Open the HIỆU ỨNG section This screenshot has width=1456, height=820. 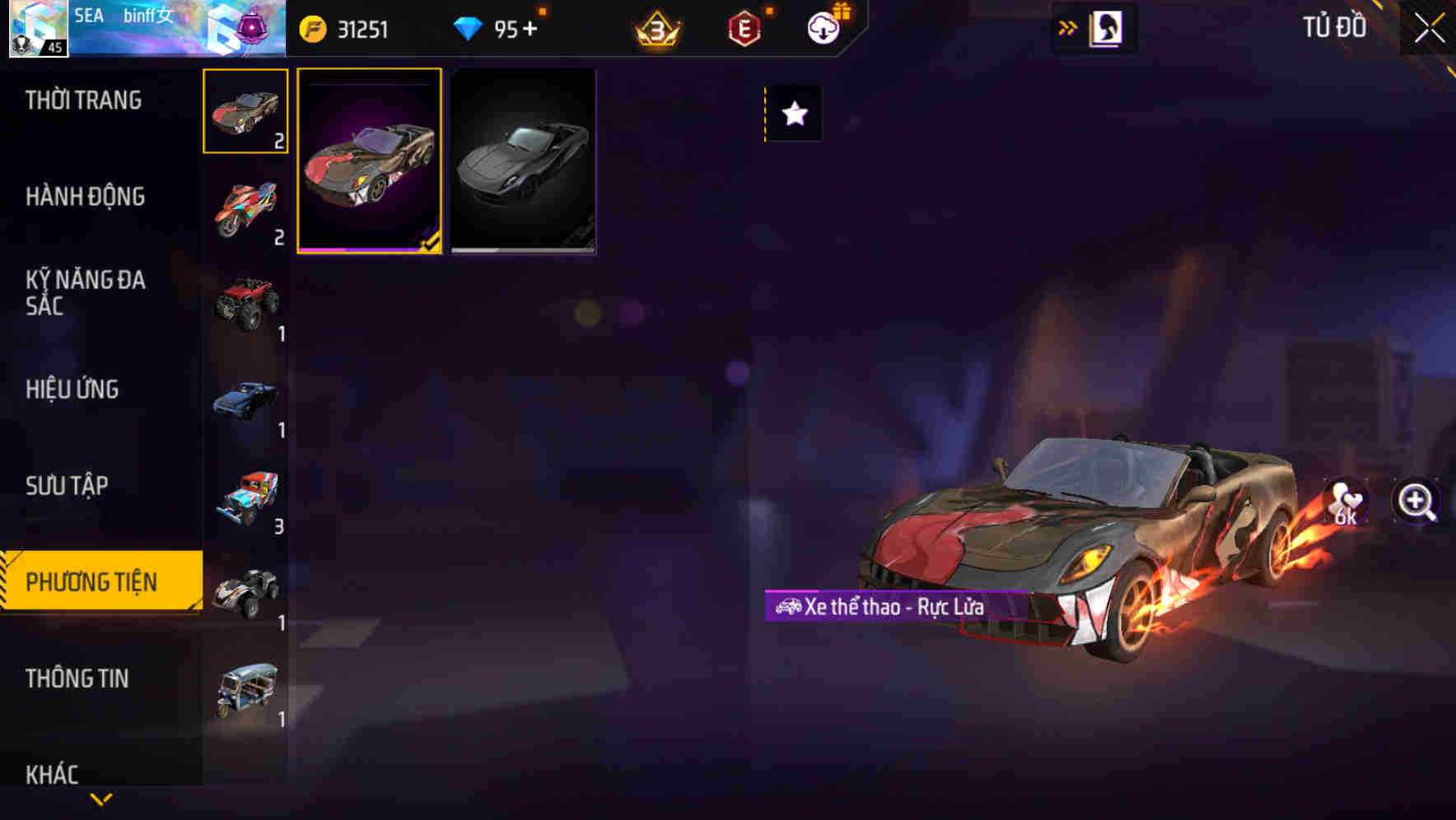pos(74,389)
